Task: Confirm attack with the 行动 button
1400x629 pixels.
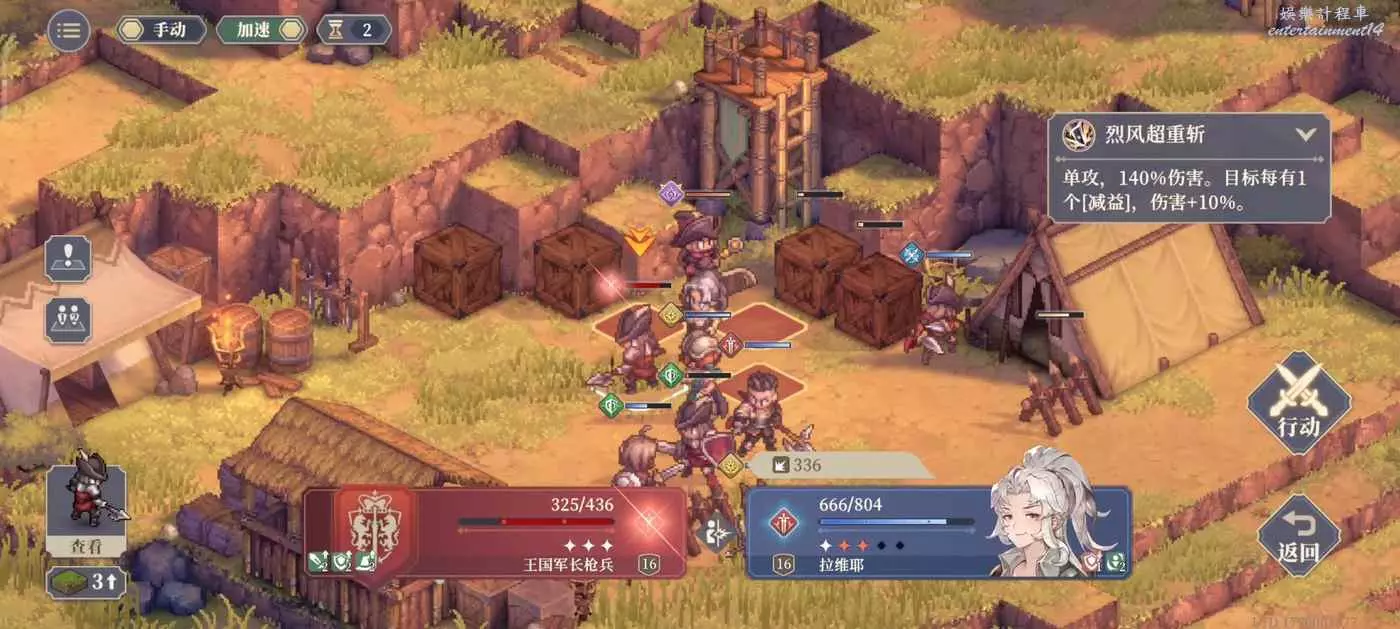Action: tap(1298, 403)
